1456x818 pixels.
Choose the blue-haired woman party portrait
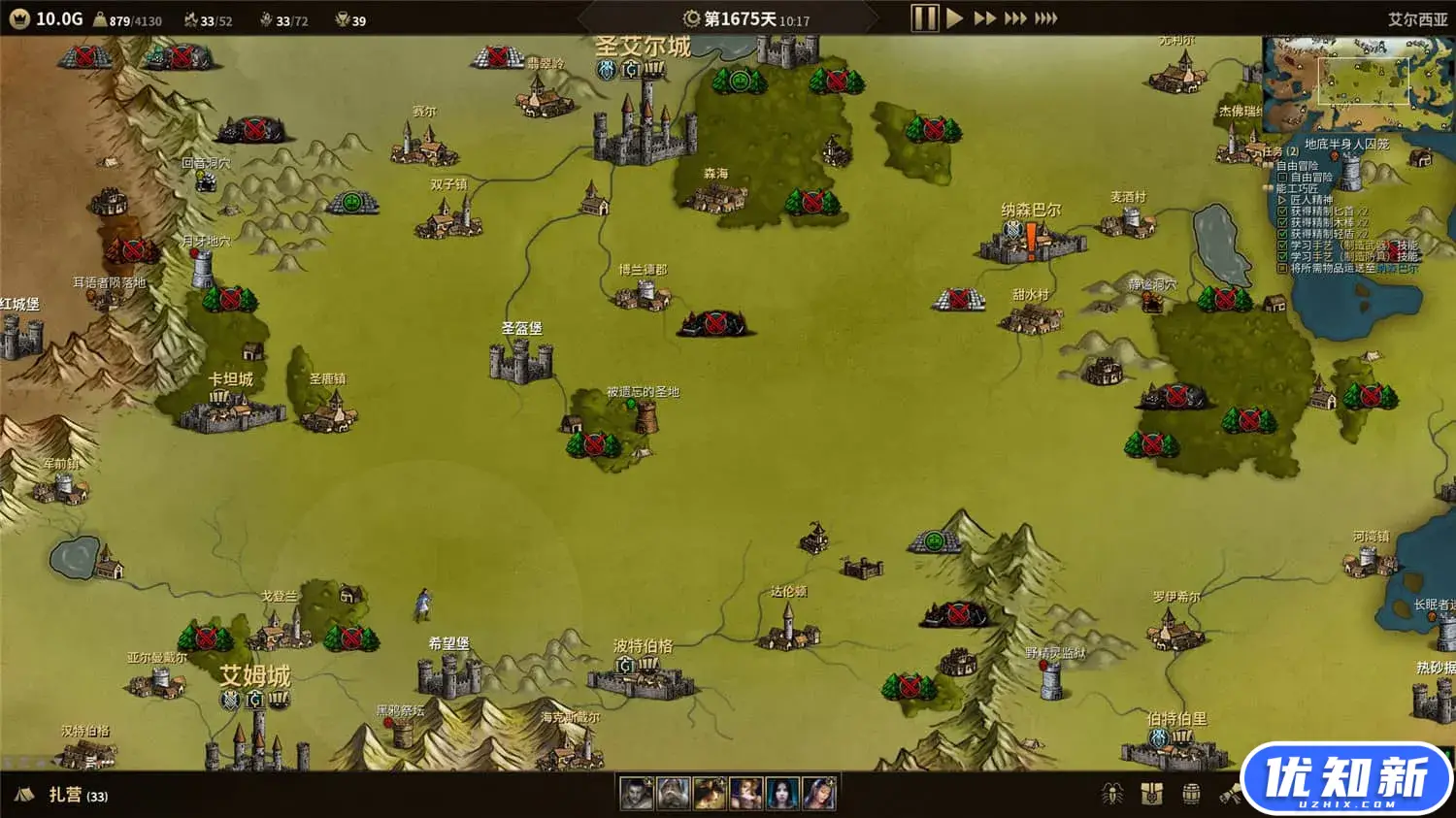pos(782,794)
